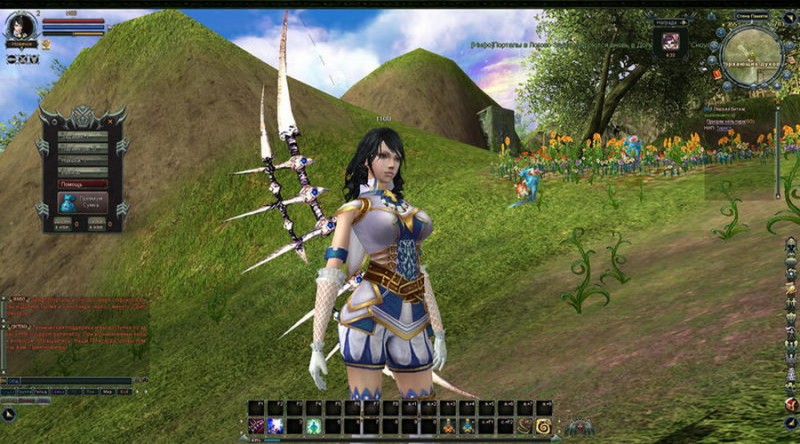Use the blue starburst skill on hotbar
Image resolution: width=800 pixels, height=444 pixels.
[x=275, y=426]
